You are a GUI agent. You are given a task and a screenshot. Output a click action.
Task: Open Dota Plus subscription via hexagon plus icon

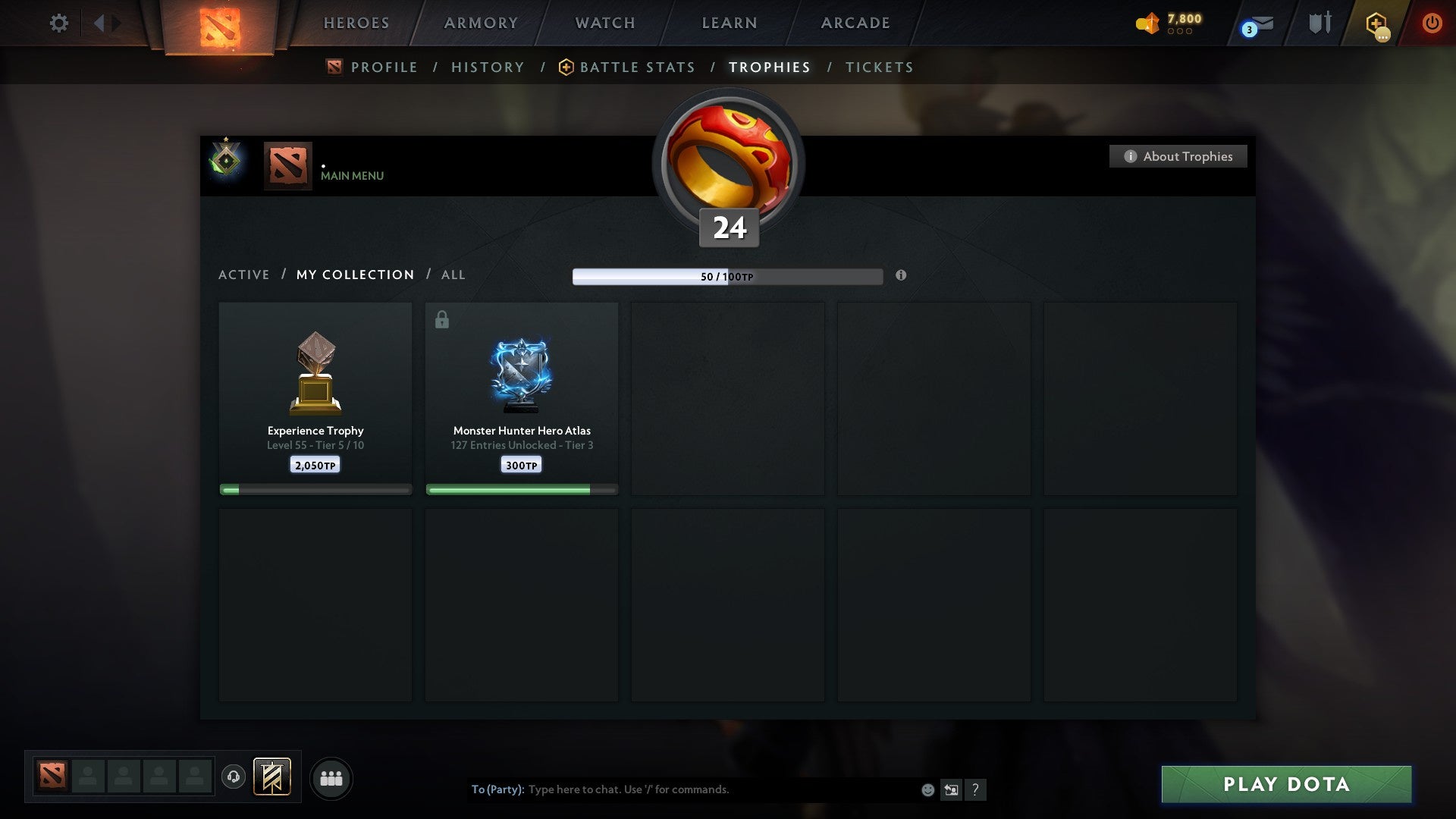coord(1375,24)
